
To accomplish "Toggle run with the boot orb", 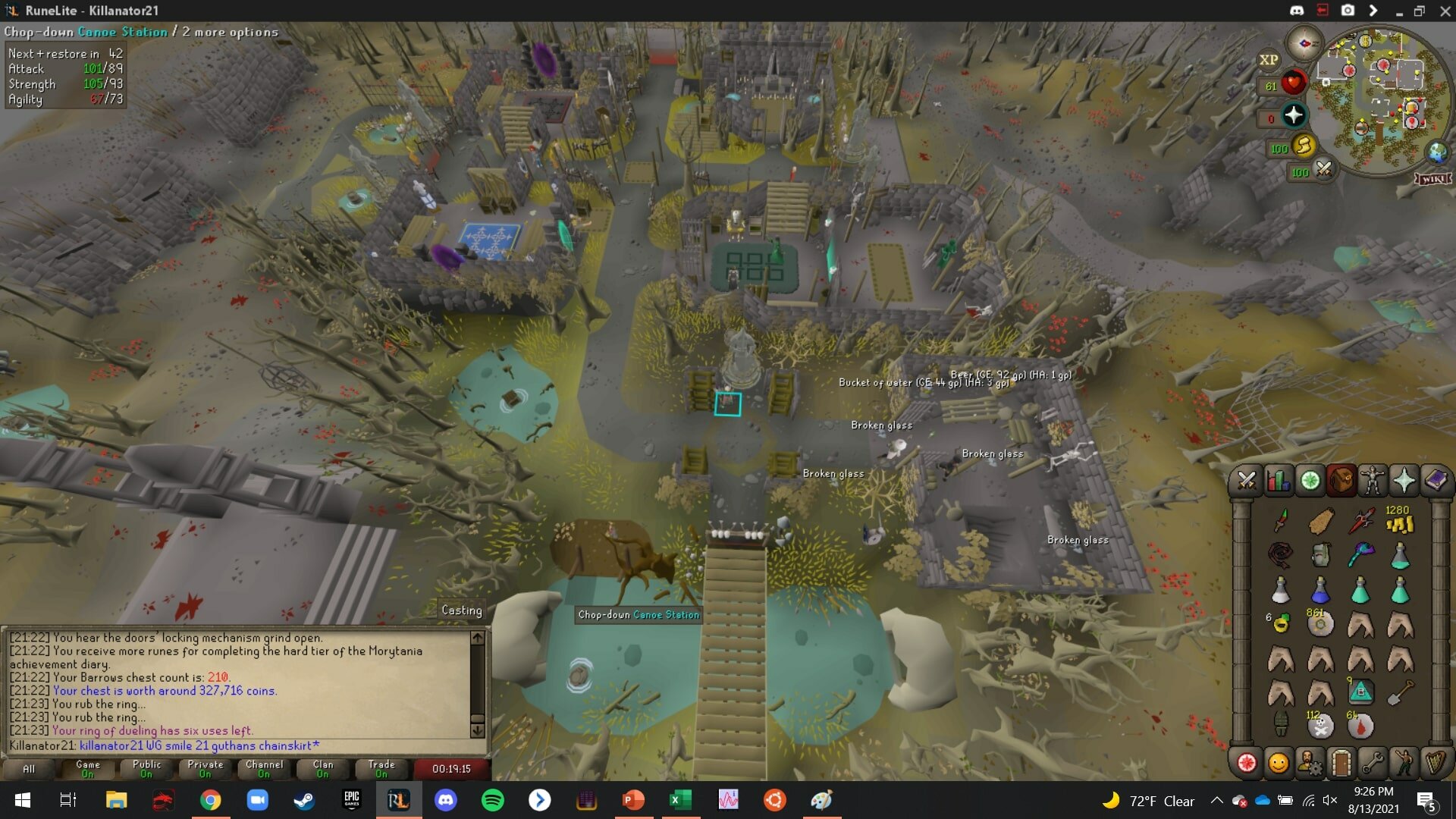I will 1303,145.
